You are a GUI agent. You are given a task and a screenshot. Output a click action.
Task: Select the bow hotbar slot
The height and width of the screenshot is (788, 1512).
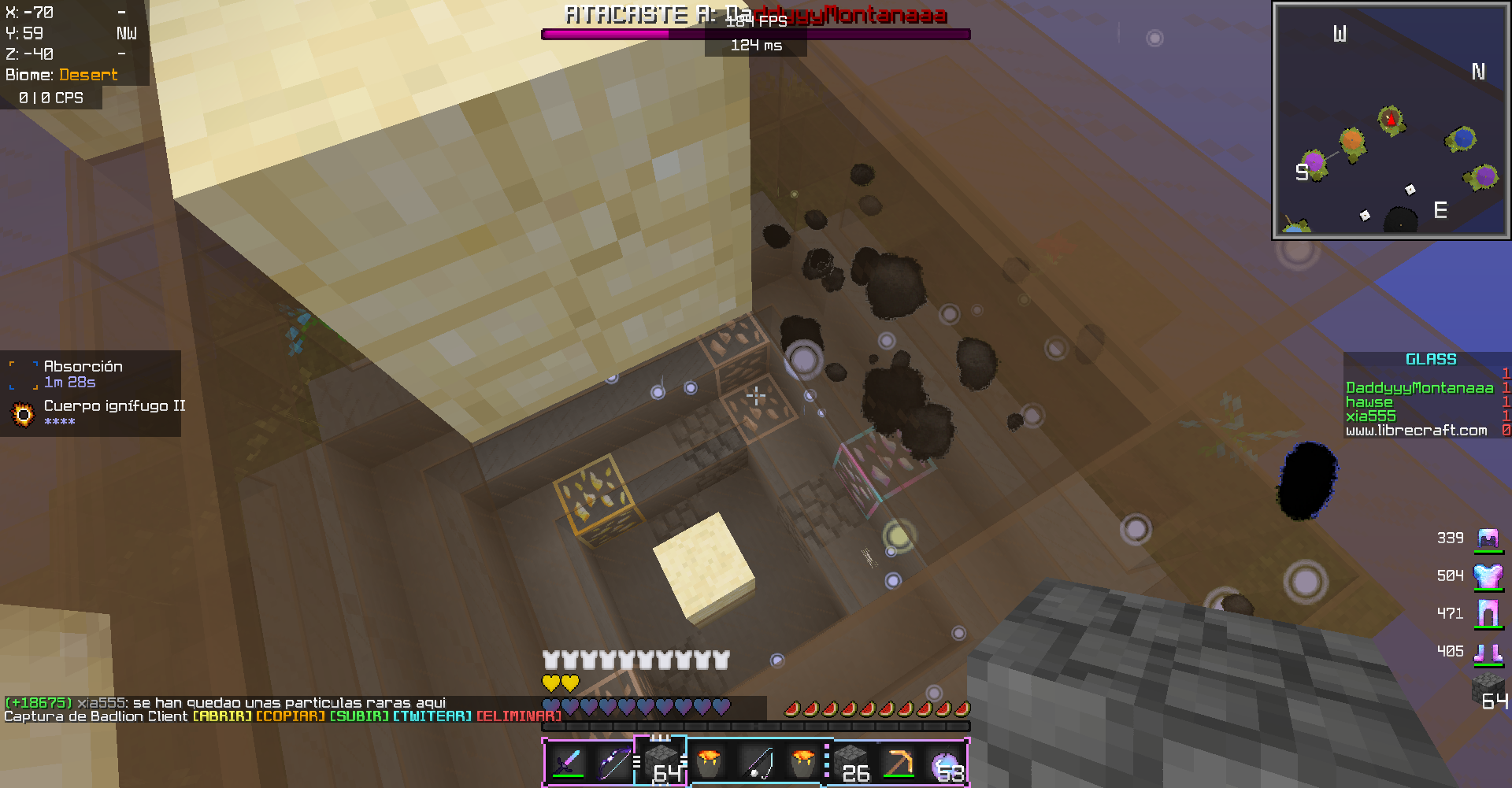pyautogui.click(x=614, y=763)
